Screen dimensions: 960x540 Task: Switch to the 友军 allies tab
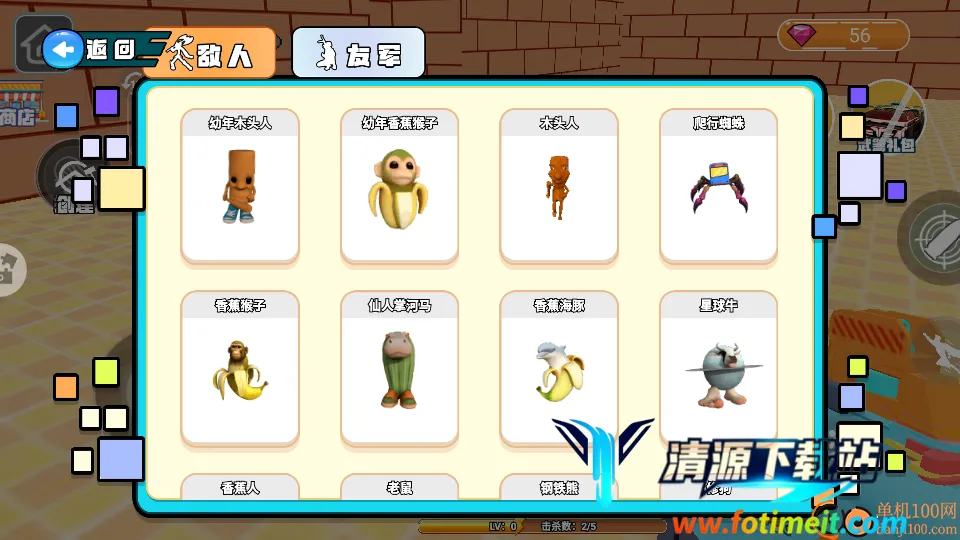pos(358,53)
